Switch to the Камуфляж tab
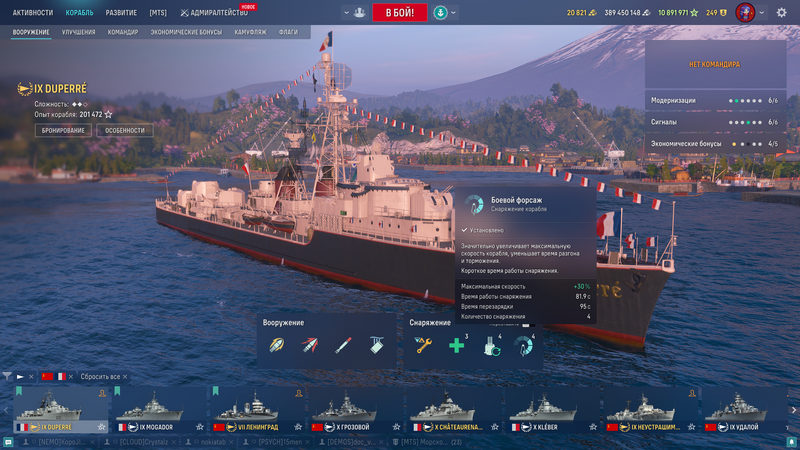The width and height of the screenshot is (800, 450). [252, 32]
